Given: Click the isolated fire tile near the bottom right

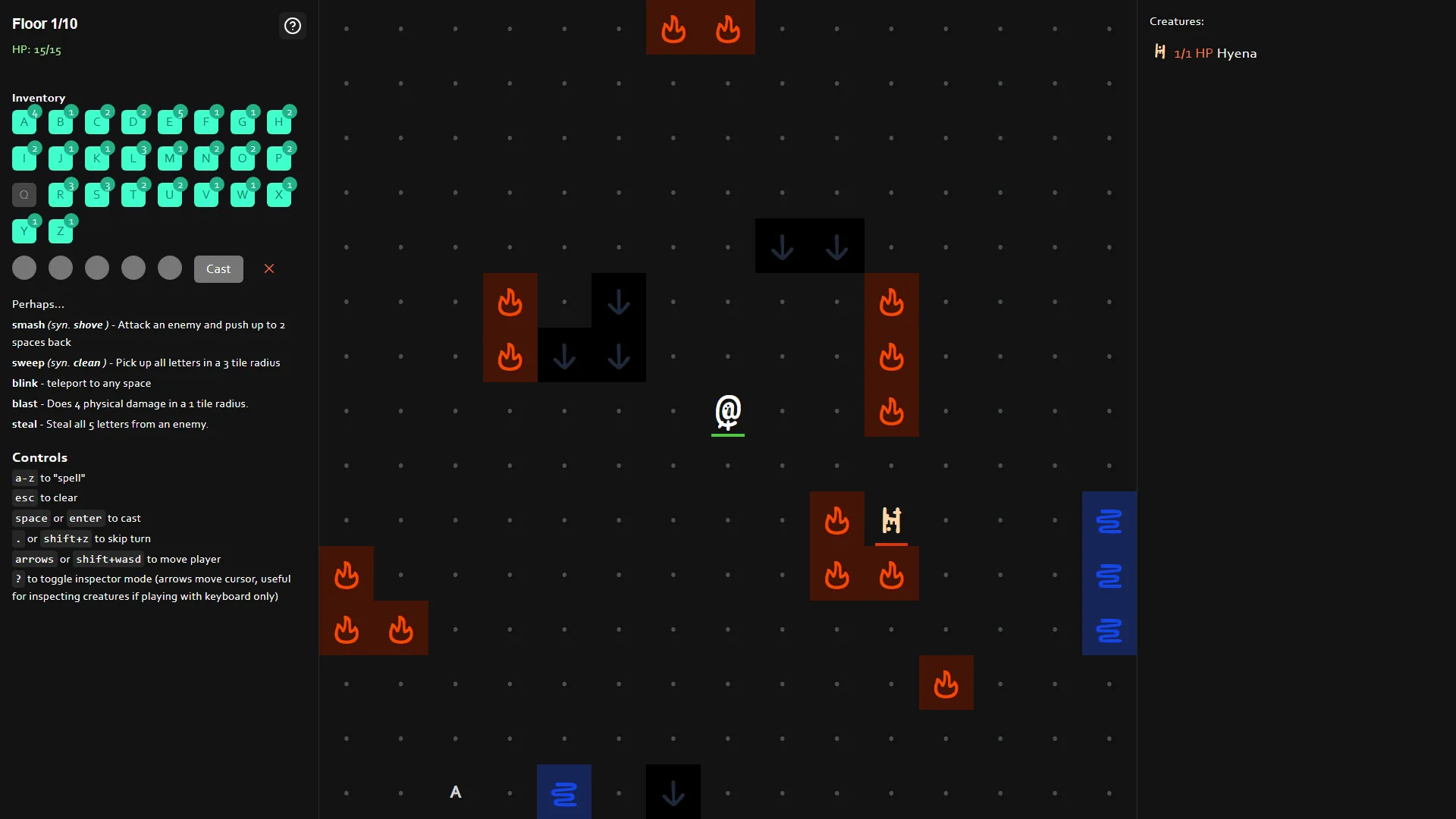Looking at the screenshot, I should (946, 682).
